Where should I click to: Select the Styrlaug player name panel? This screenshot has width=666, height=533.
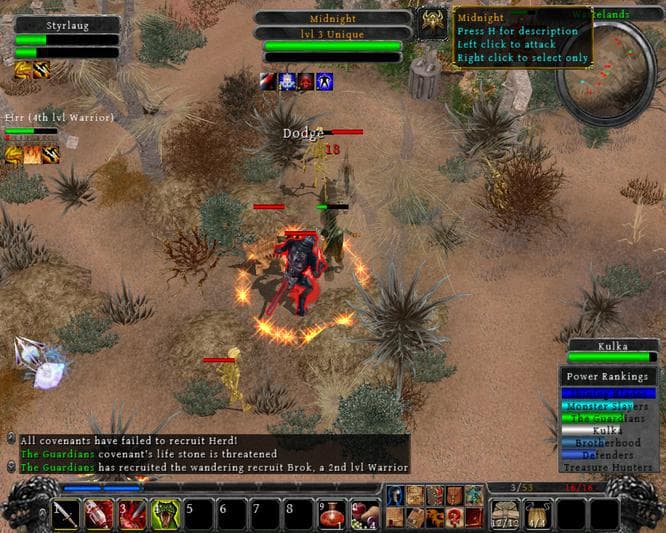tap(67, 24)
